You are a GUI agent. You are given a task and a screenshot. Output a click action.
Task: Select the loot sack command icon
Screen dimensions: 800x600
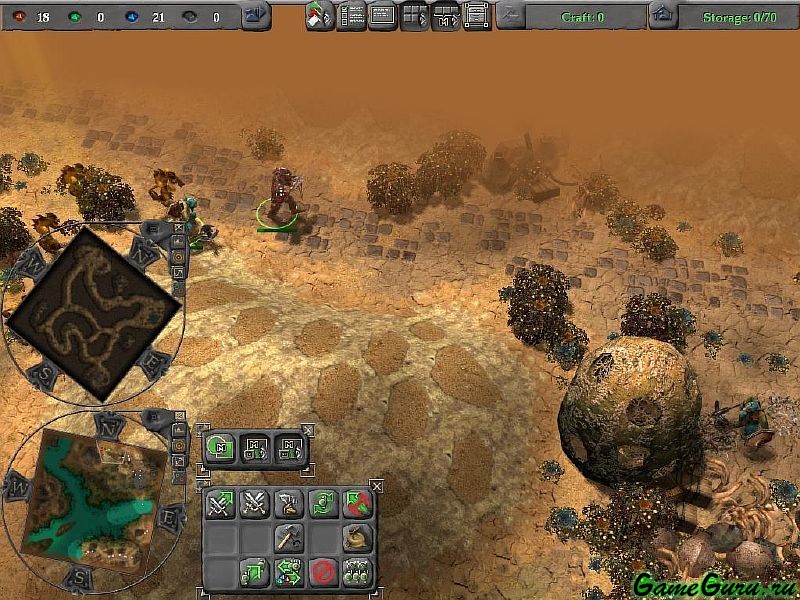(357, 538)
